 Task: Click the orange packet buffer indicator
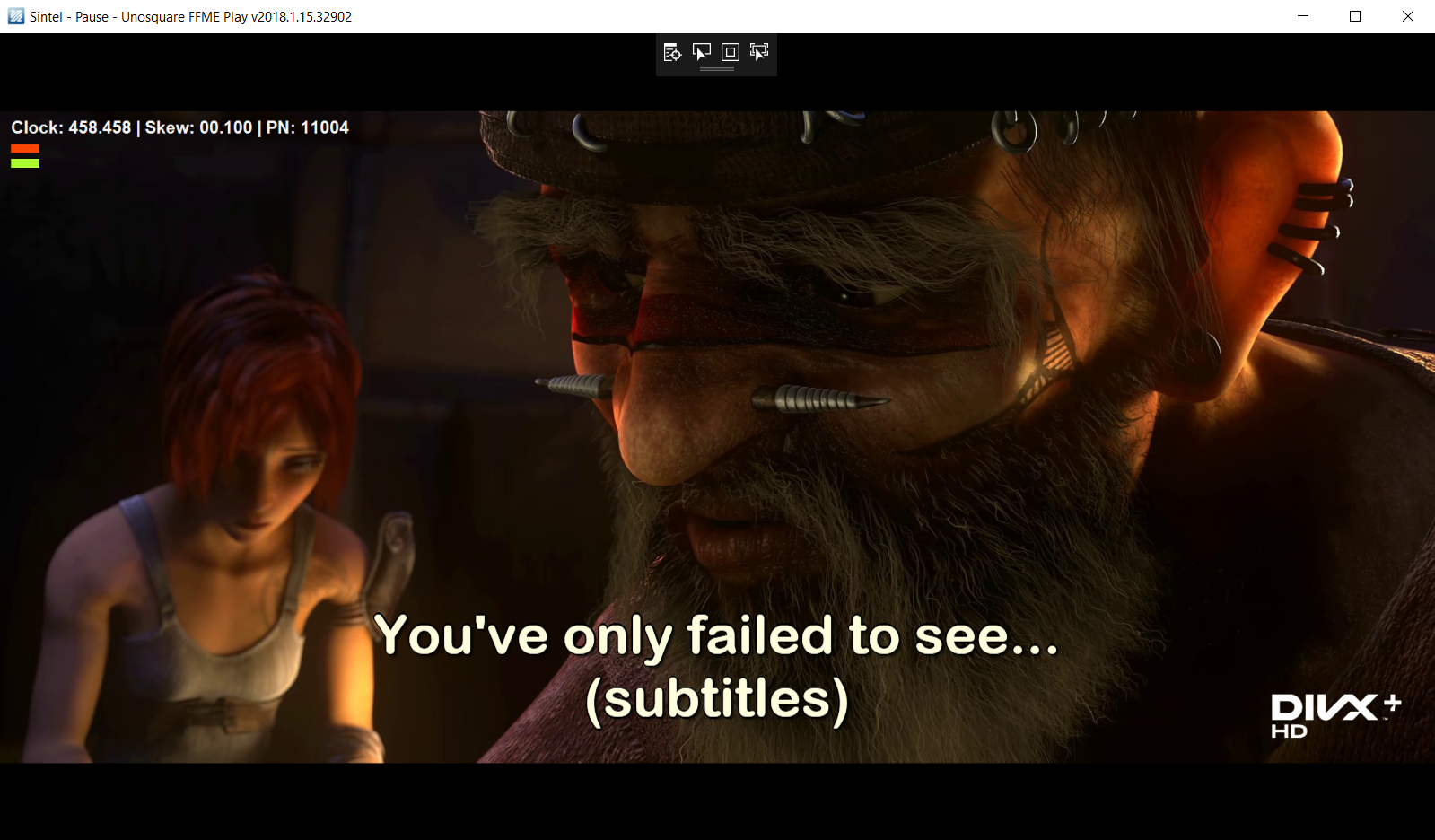[24, 150]
